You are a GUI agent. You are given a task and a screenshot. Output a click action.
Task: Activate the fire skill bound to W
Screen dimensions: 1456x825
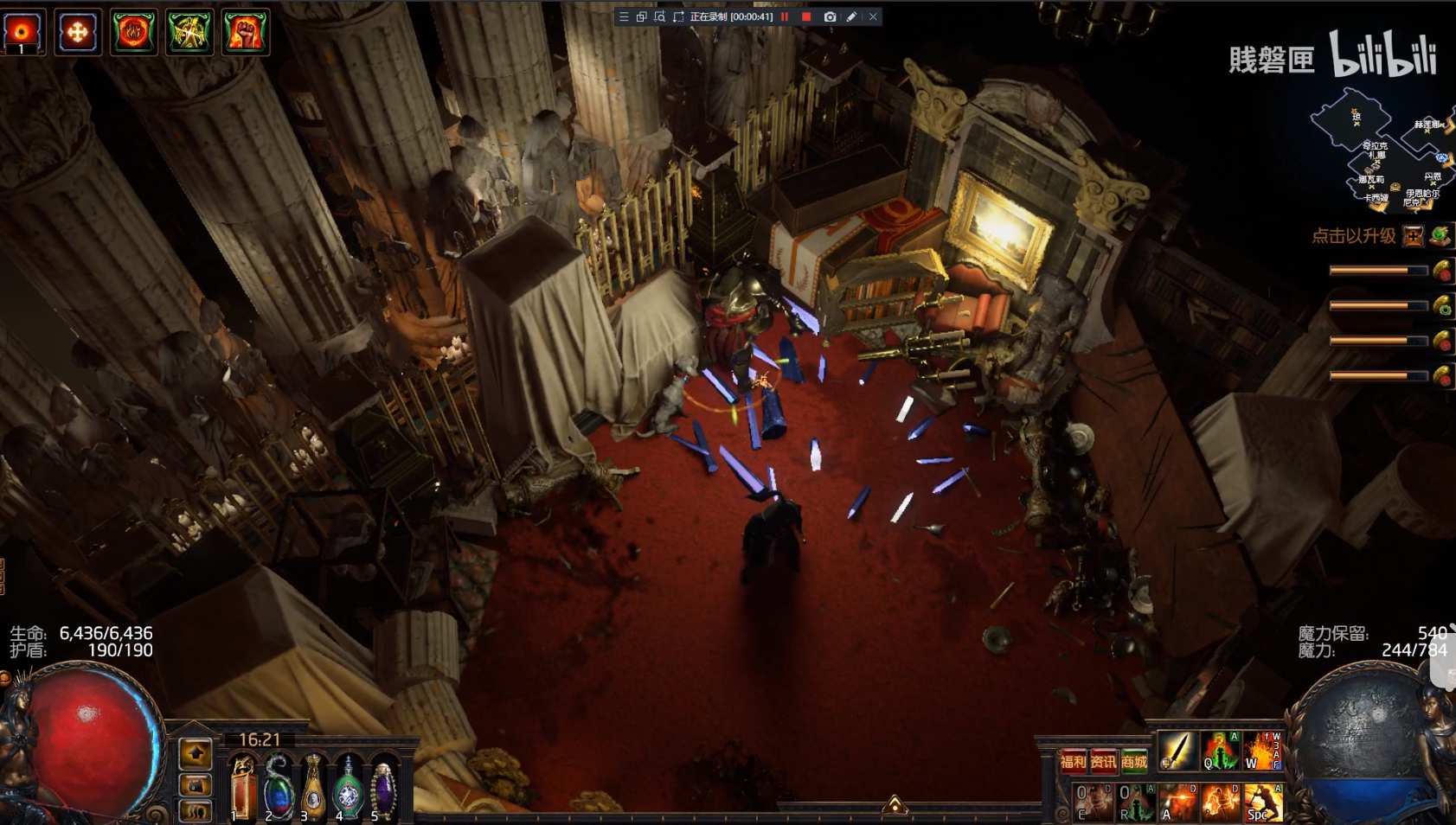pyautogui.click(x=1262, y=751)
